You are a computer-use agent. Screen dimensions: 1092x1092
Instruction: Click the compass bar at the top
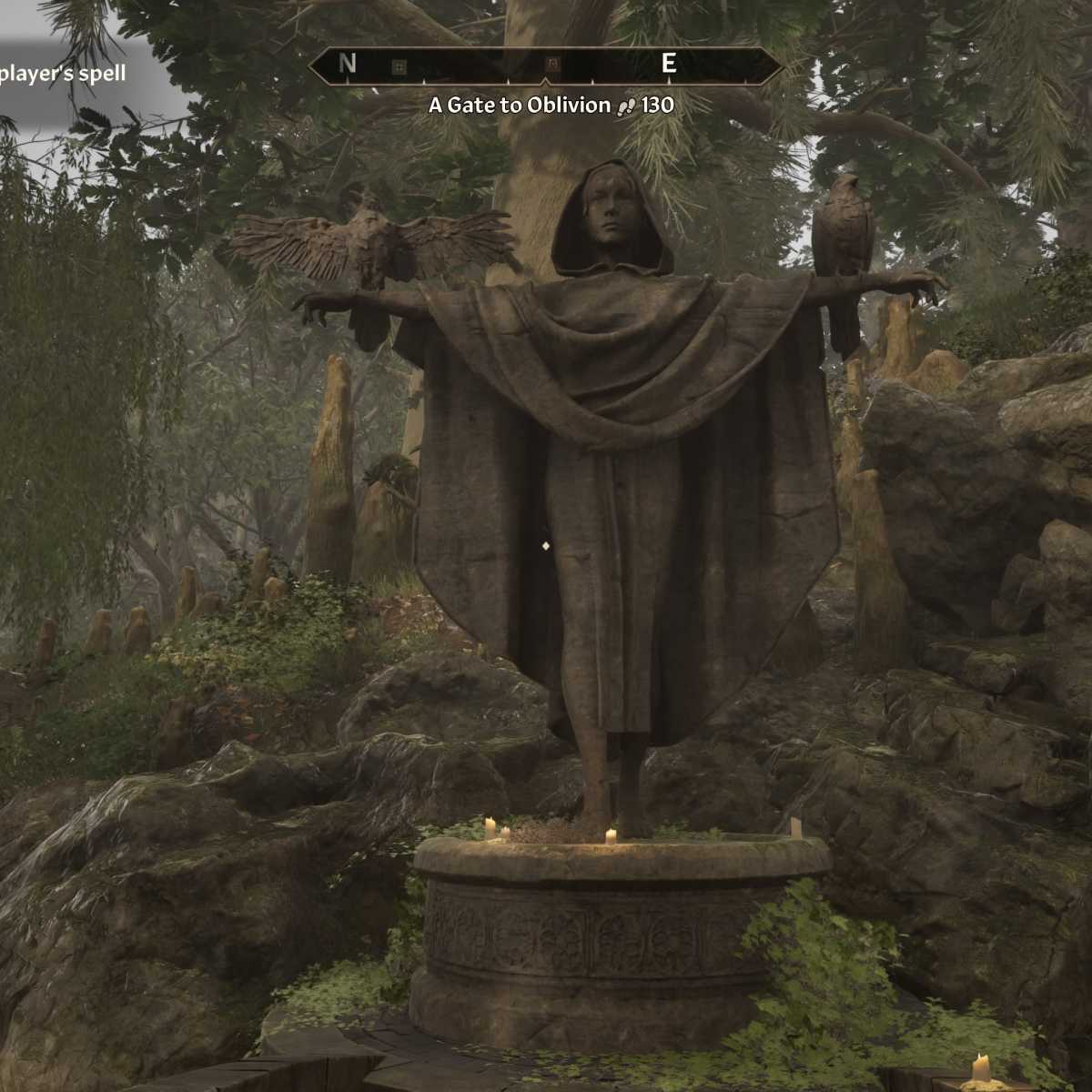coord(545,65)
